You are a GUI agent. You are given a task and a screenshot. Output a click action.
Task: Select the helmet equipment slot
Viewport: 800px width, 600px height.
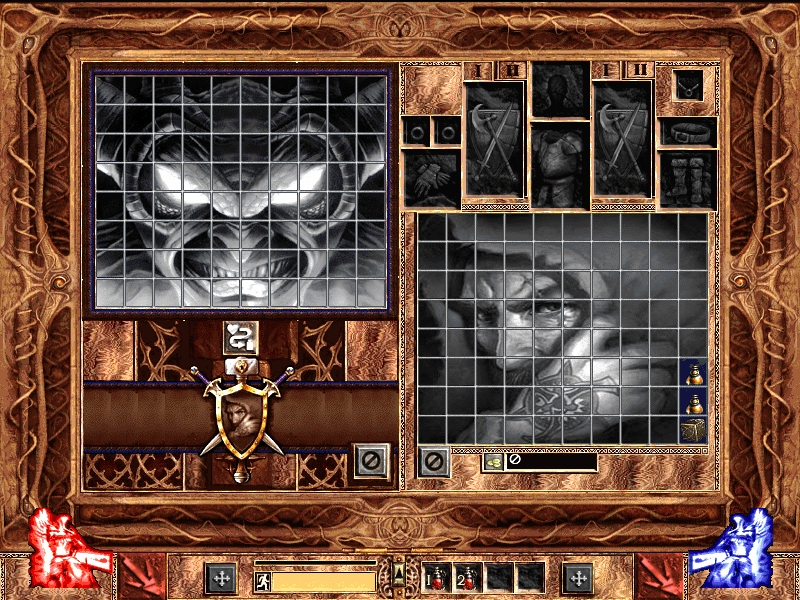click(559, 90)
